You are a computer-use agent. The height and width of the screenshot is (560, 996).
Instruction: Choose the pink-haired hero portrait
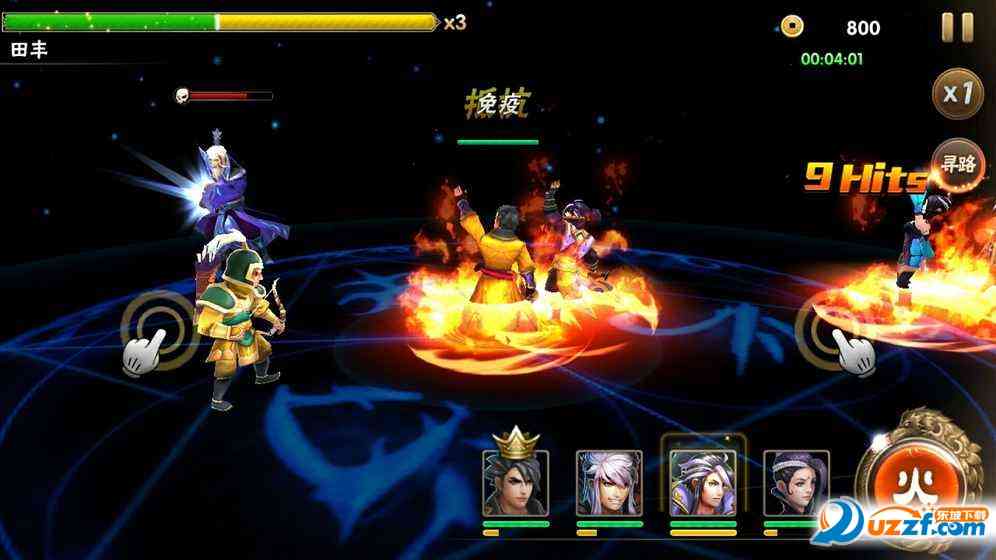[x=609, y=483]
